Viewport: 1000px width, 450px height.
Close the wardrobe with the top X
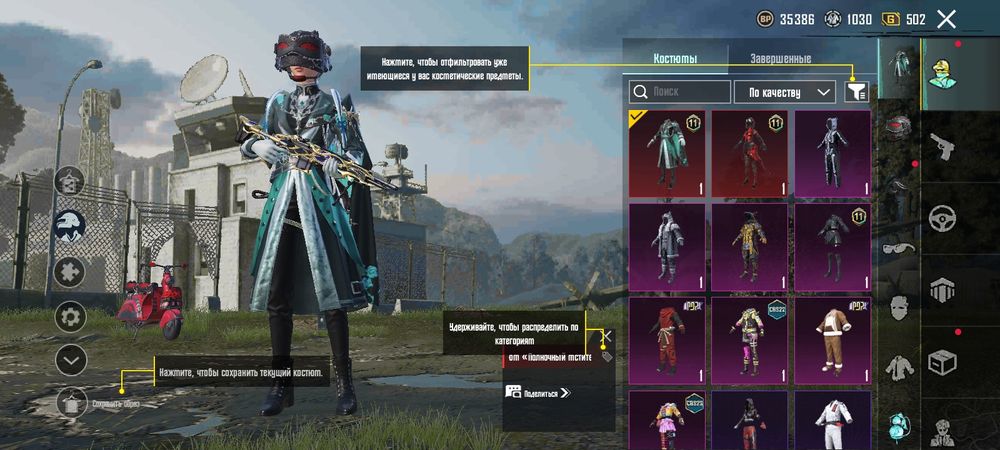coord(946,19)
